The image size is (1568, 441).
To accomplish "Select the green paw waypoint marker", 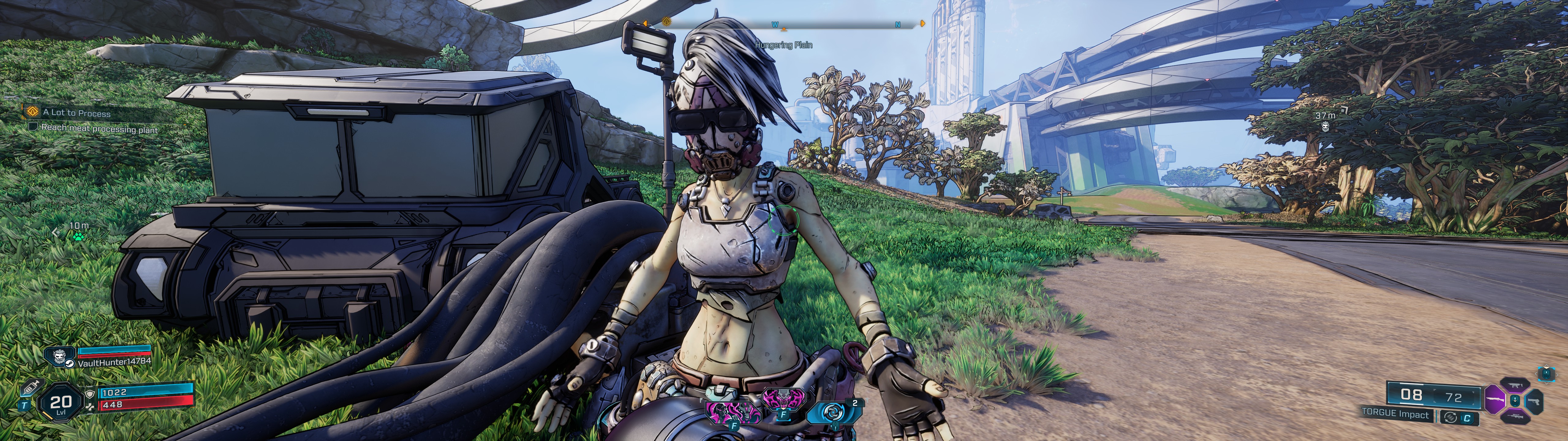I will pos(78,236).
